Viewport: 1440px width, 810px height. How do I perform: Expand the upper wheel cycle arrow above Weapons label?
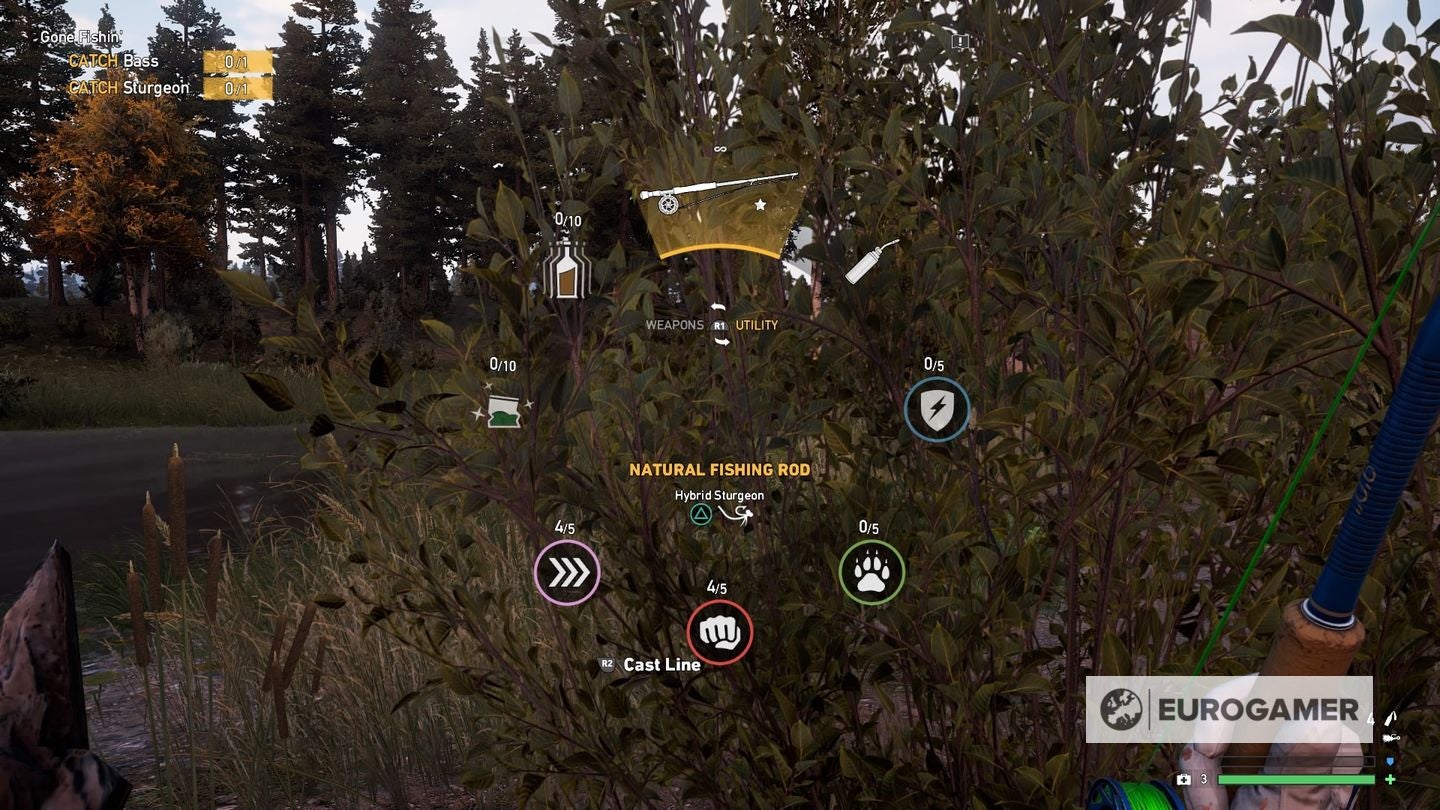coord(716,307)
